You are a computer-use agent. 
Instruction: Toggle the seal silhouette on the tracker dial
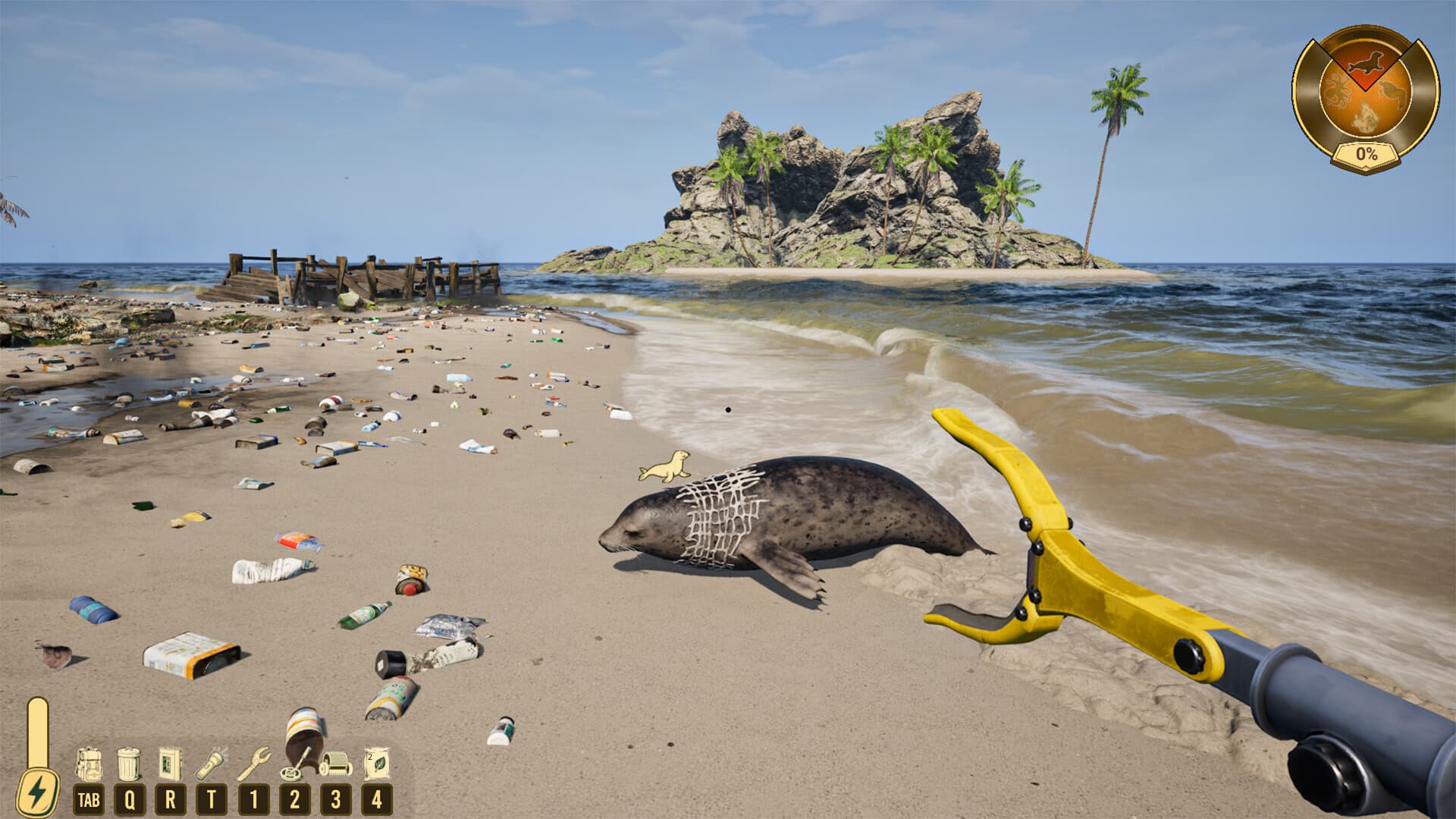(1366, 62)
